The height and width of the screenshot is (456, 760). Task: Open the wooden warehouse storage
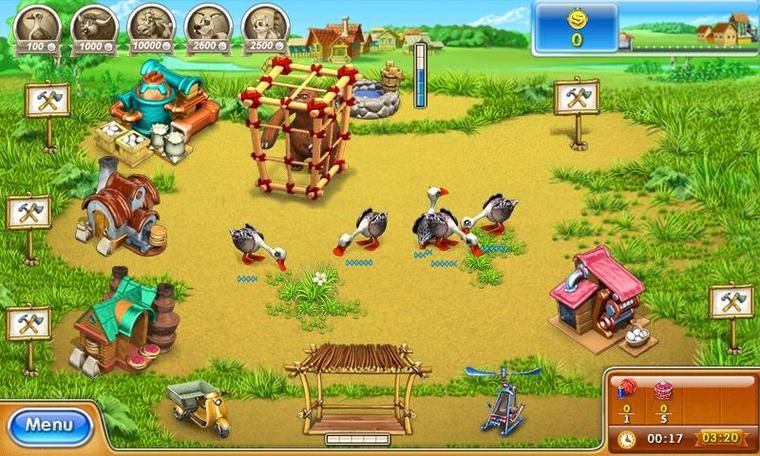click(357, 385)
